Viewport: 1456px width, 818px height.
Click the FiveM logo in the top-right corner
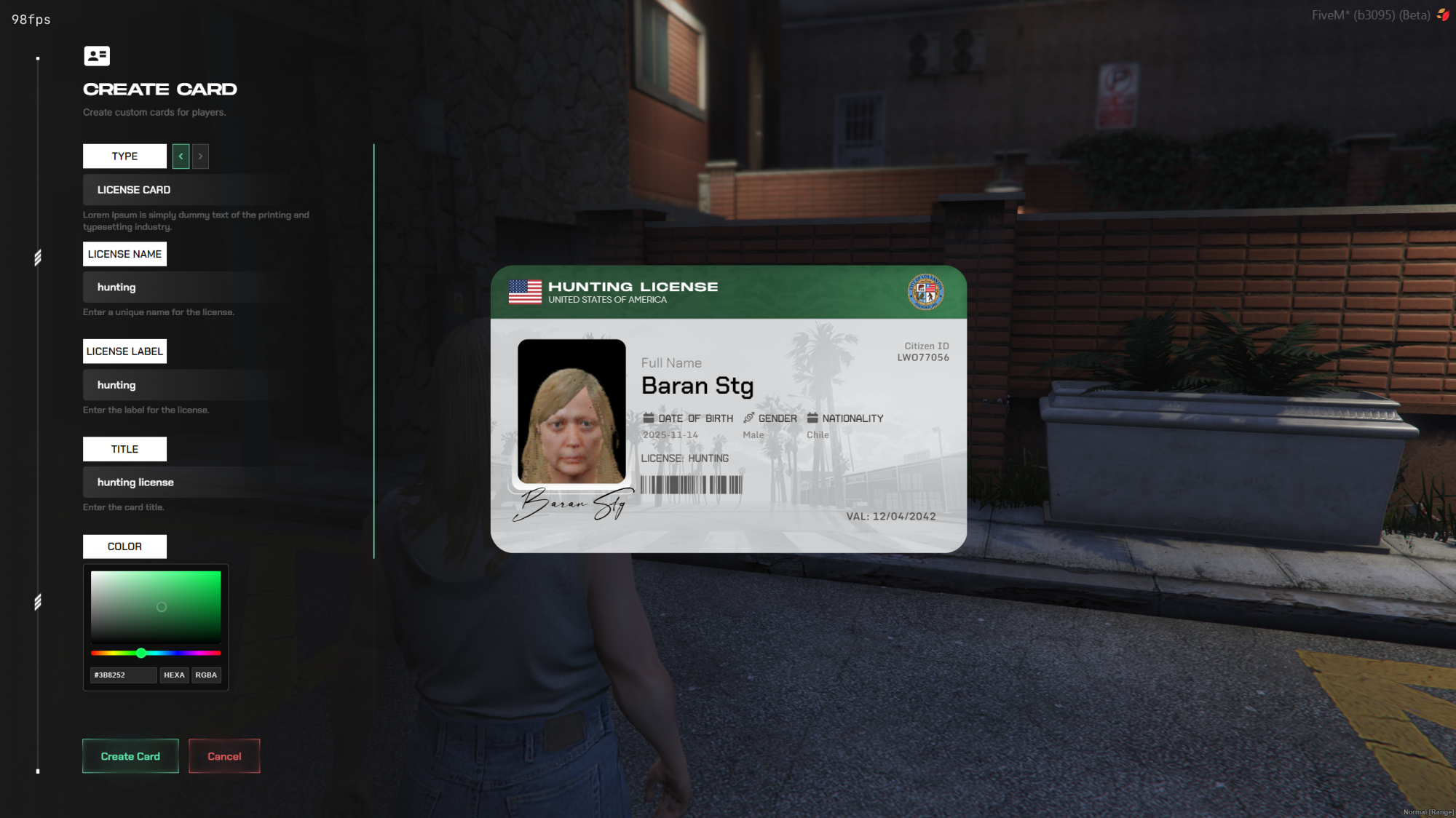(x=1443, y=15)
